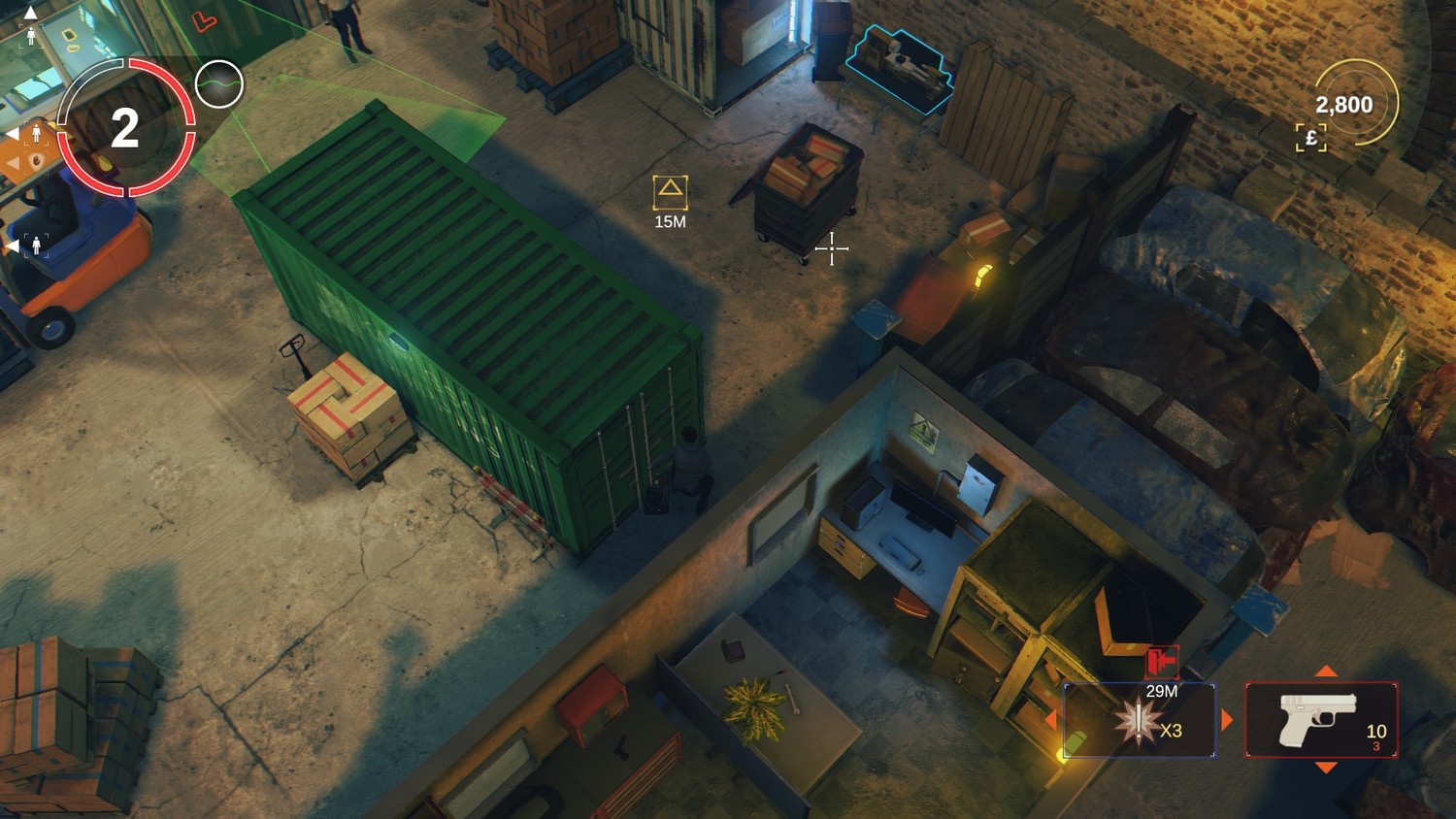Select the distraction gadget slot
1456x819 pixels.
(1139, 720)
